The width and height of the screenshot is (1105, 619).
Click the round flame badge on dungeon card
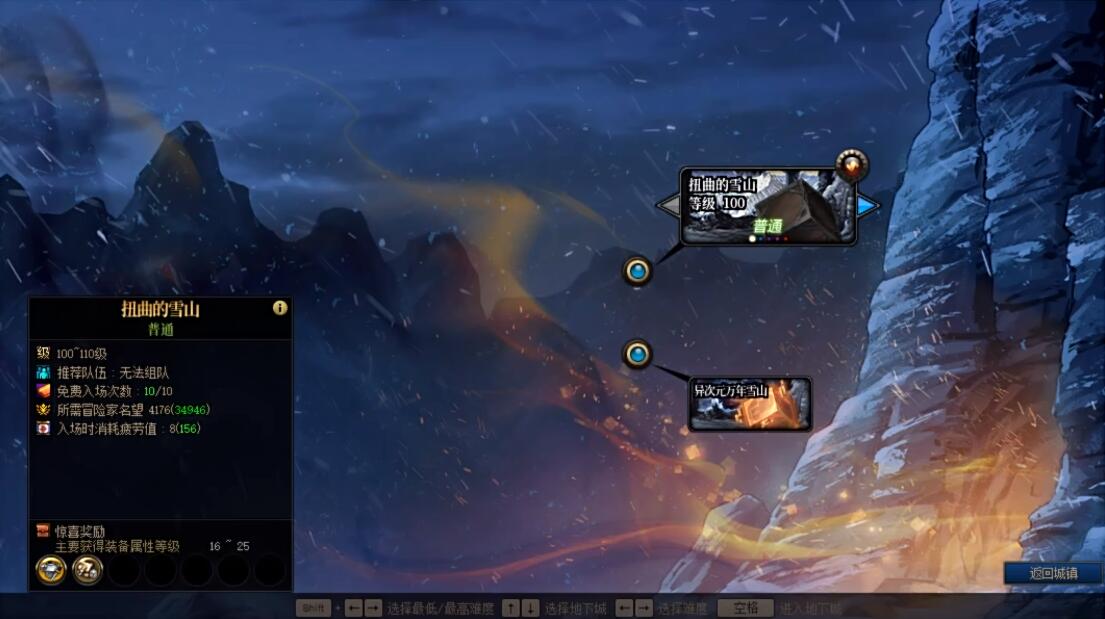852,165
